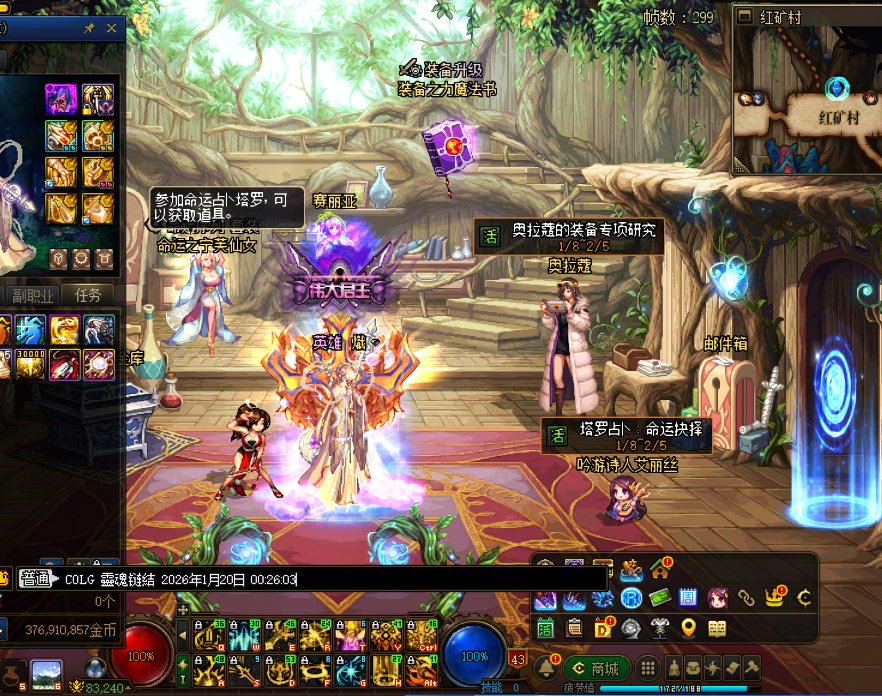Open the 商城 shop button
Viewport: 882px width, 696px height.
pyautogui.click(x=596, y=668)
